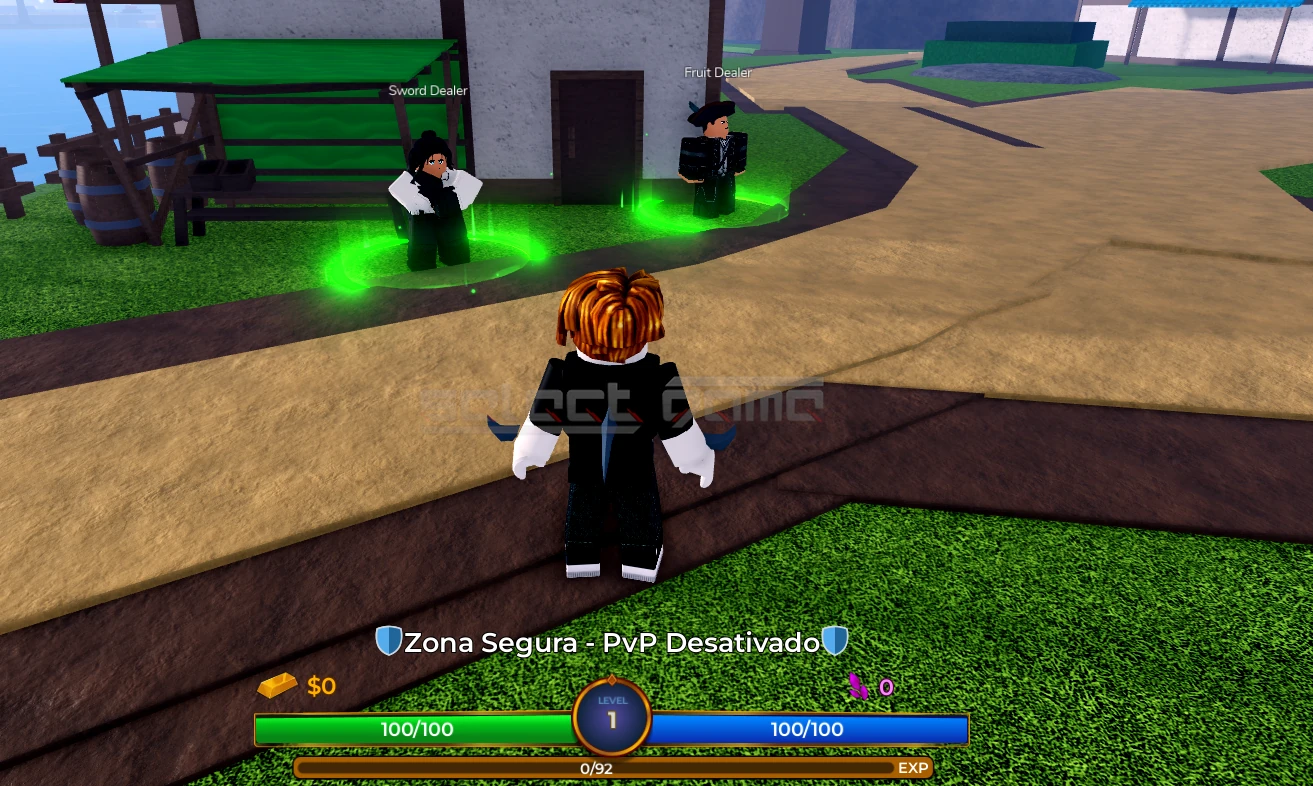The width and height of the screenshot is (1313, 786).
Task: Click the Fruit Dealer nametag
Action: (x=717, y=72)
